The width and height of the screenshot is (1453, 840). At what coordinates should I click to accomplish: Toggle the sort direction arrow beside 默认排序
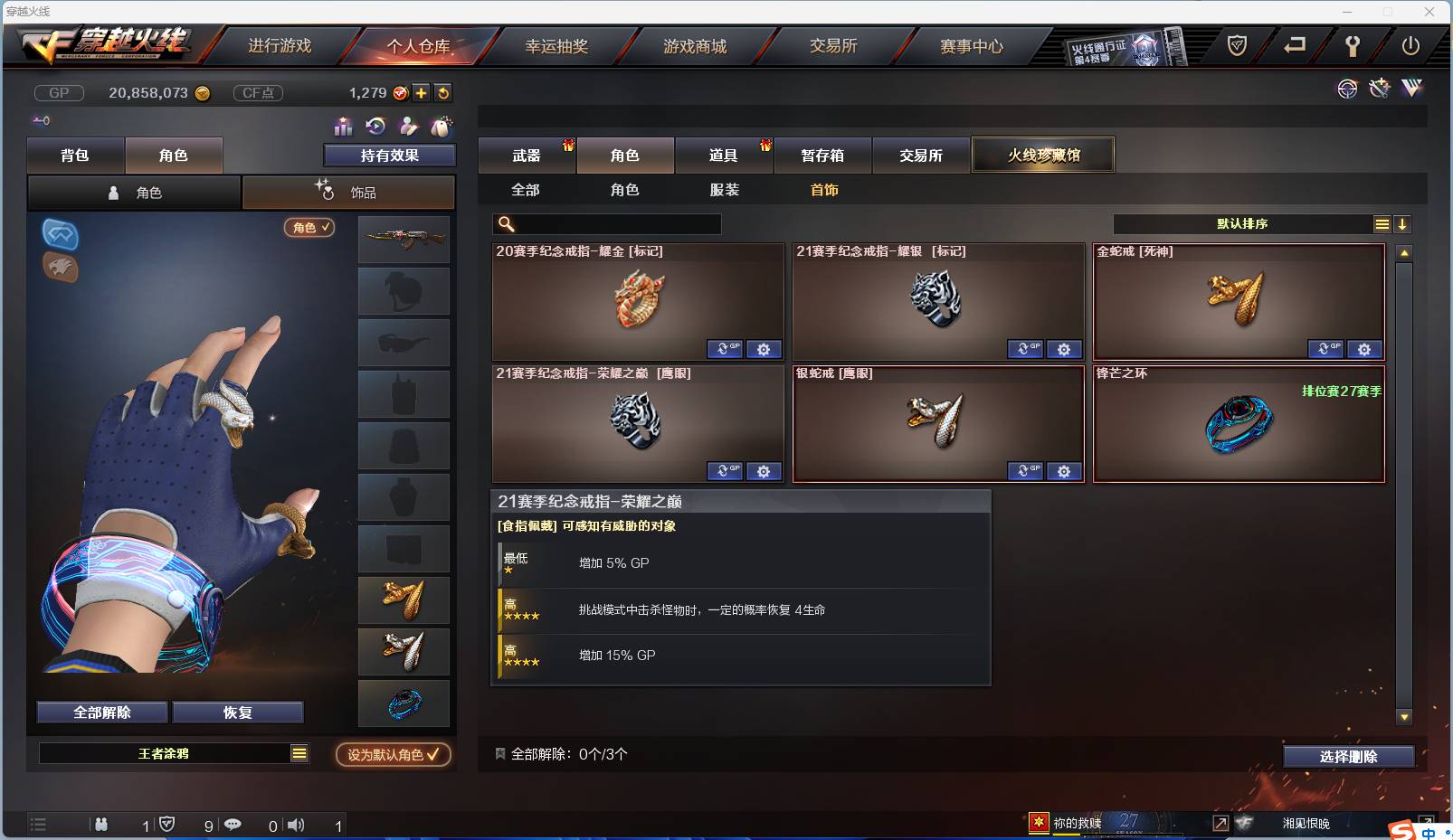pos(1403,223)
